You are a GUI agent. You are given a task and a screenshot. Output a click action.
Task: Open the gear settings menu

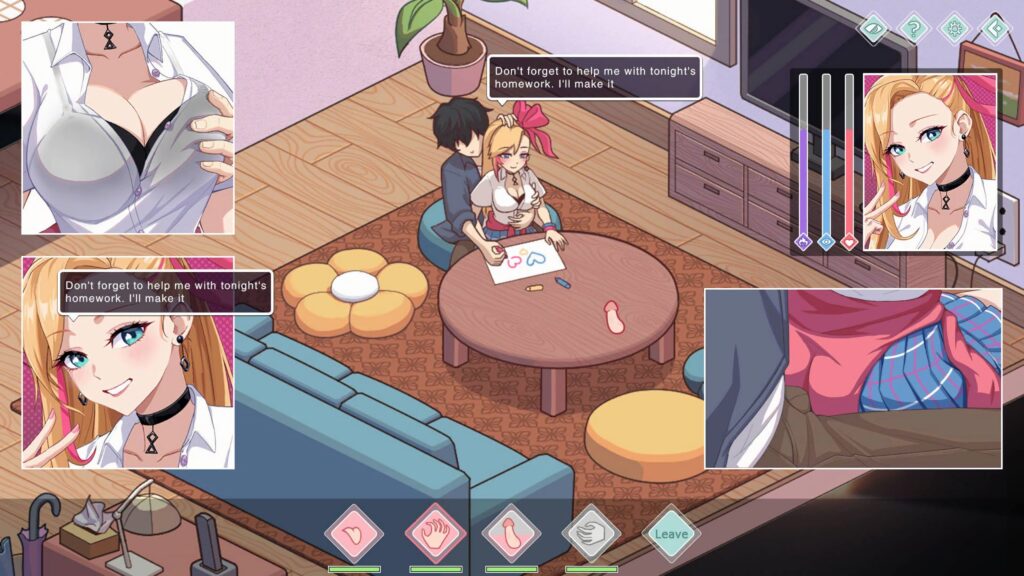point(953,27)
